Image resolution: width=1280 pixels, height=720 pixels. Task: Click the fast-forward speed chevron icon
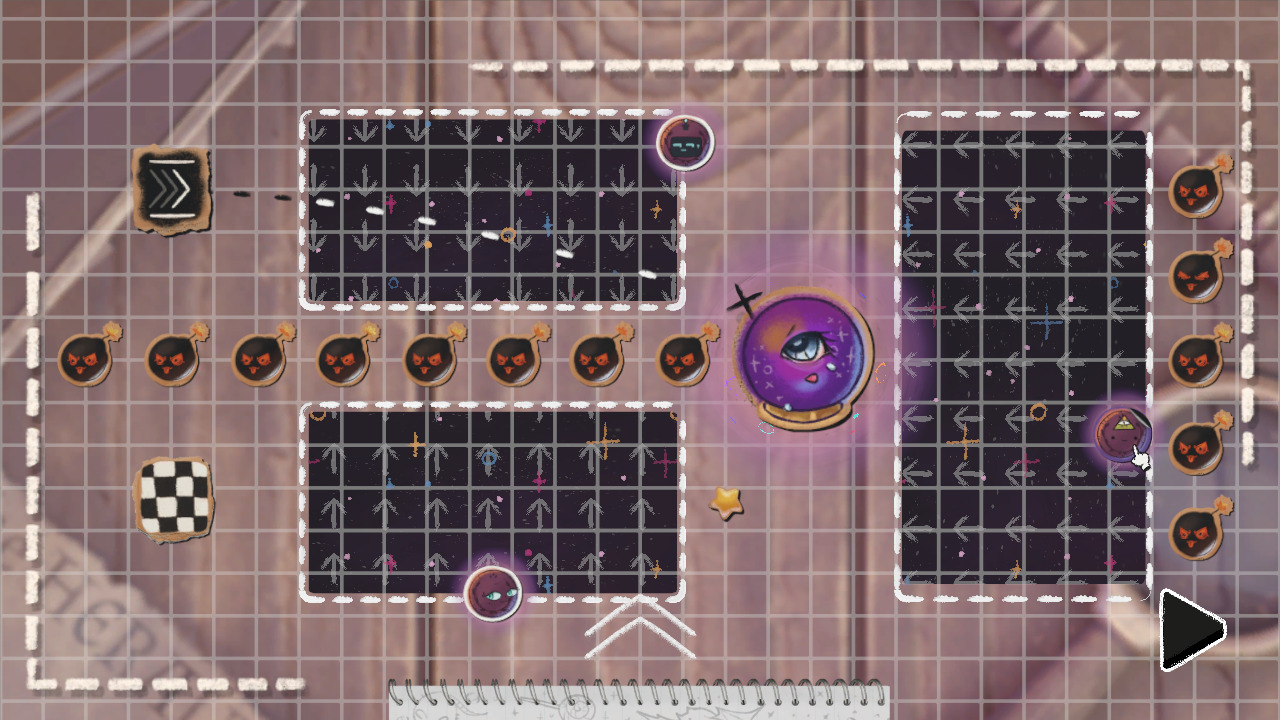(x=172, y=190)
